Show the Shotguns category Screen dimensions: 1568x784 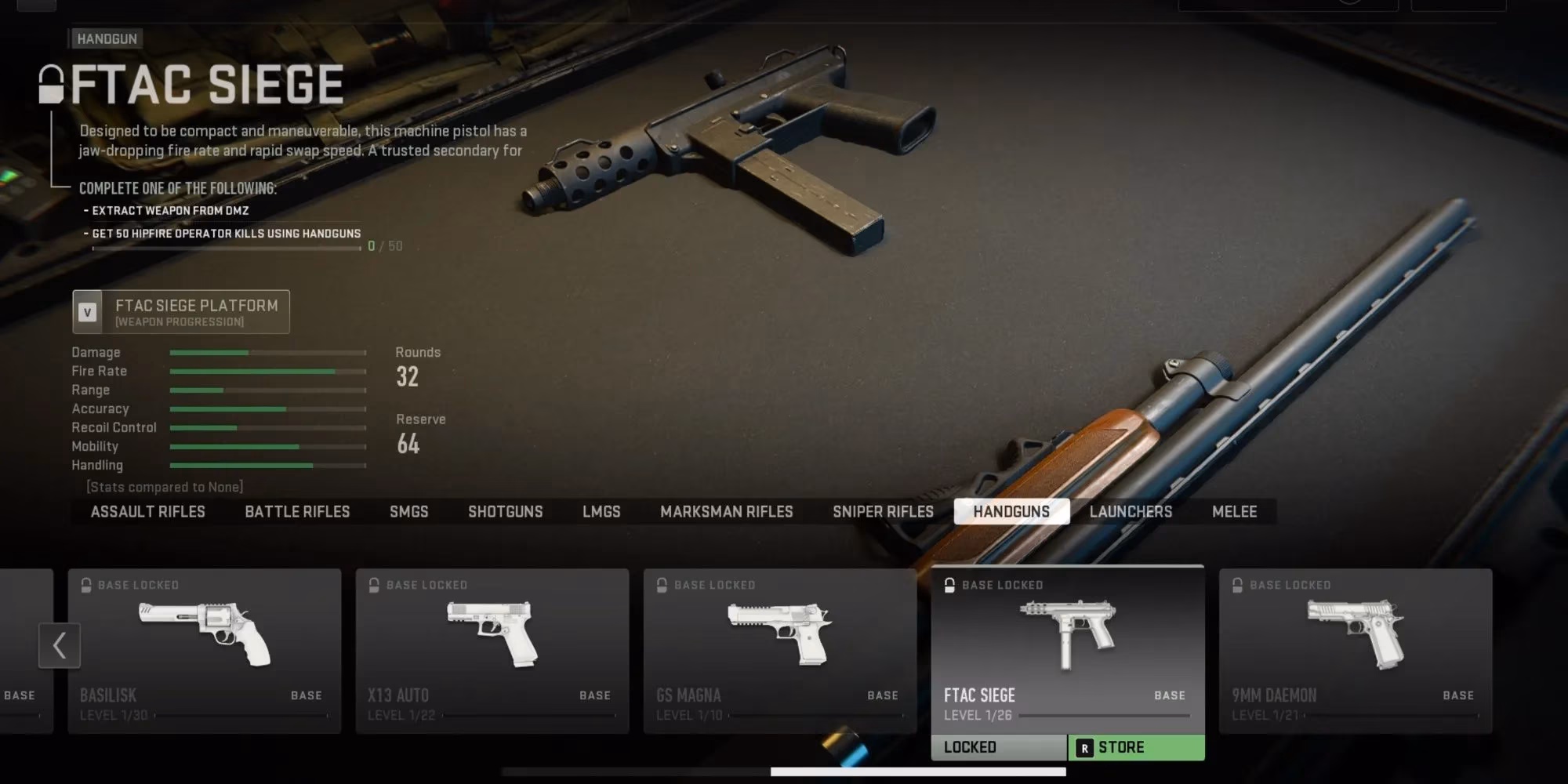point(505,512)
